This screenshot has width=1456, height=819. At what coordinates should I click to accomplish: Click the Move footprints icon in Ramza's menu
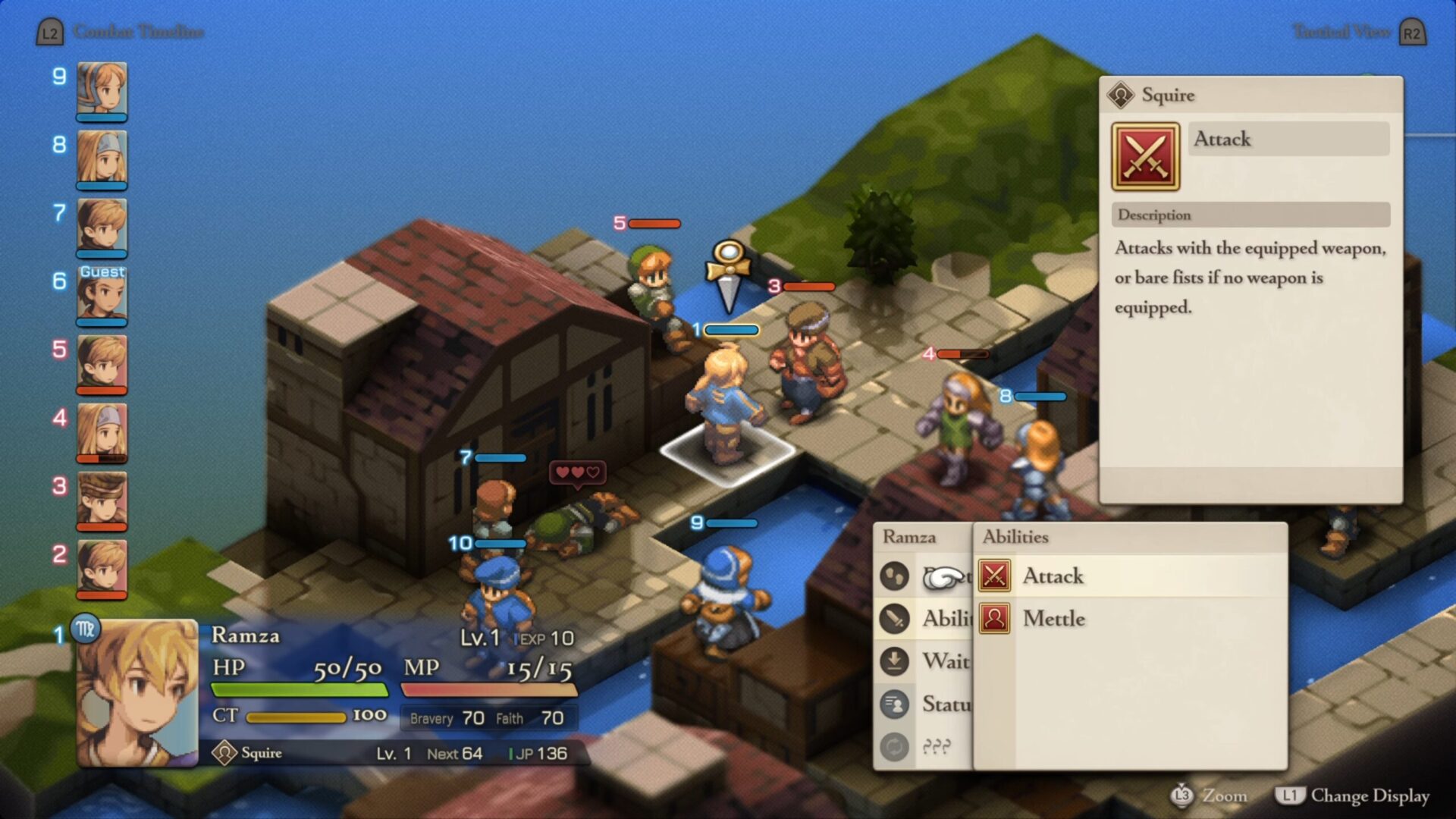click(x=895, y=576)
